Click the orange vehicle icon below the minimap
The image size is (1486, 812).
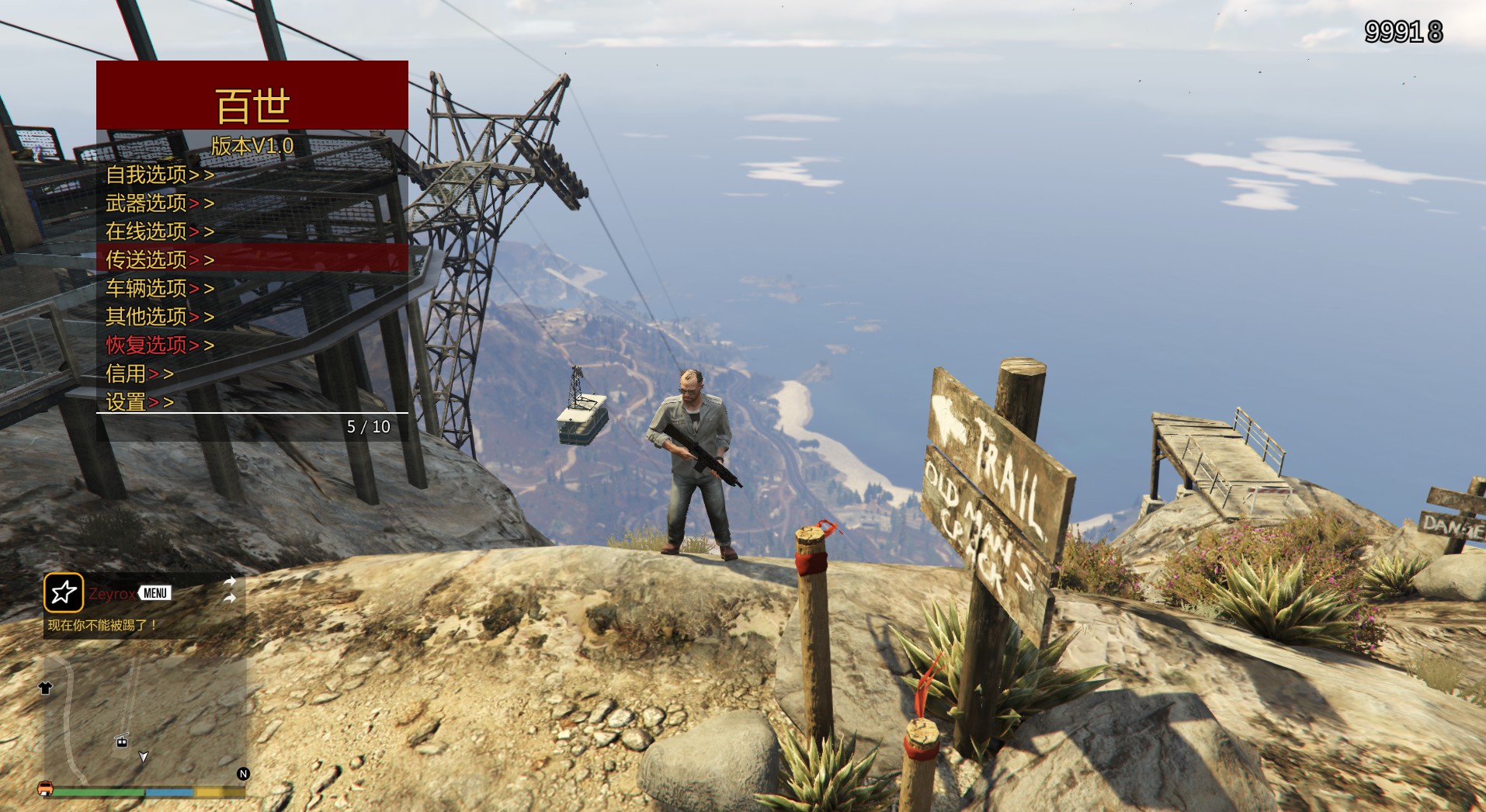coord(45,789)
